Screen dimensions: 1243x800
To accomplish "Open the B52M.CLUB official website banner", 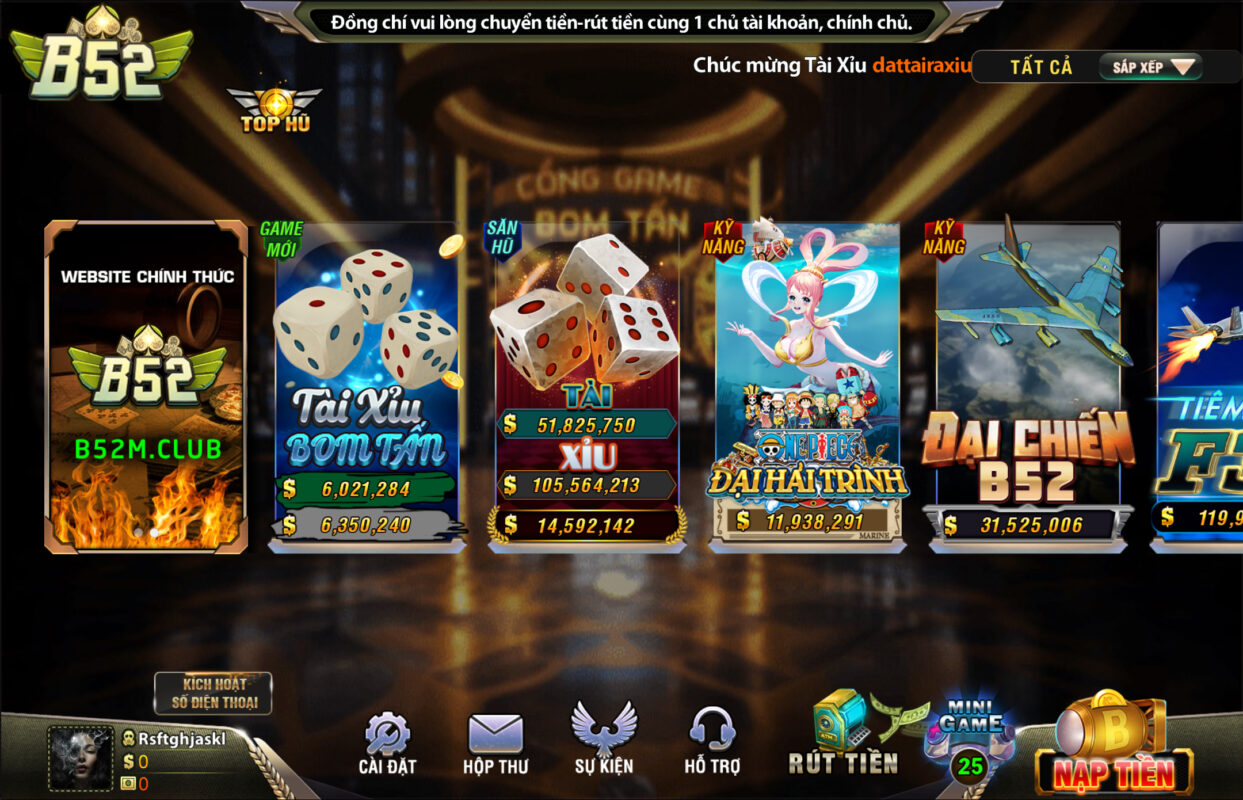I will click(x=146, y=387).
